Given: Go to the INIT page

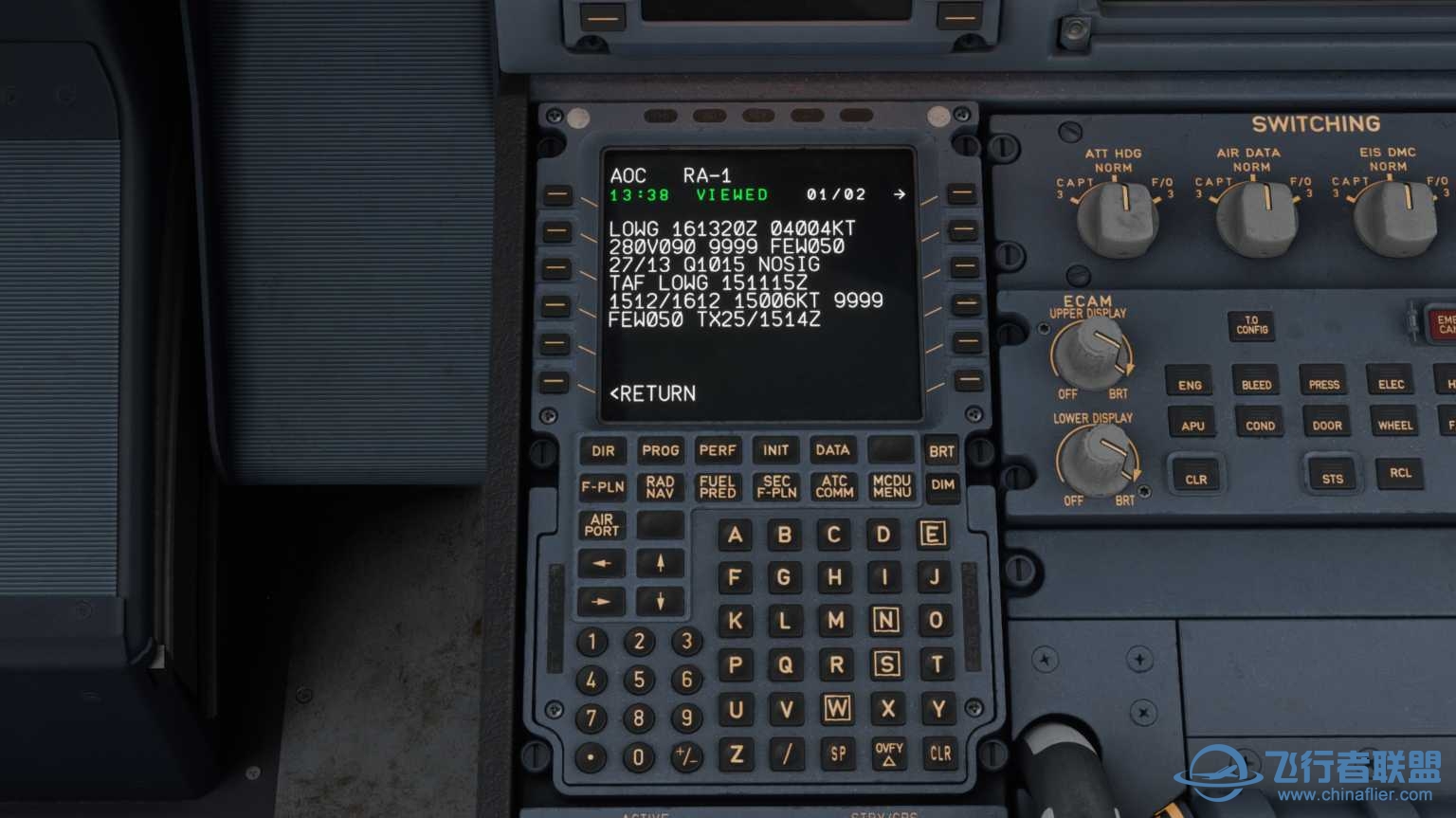Looking at the screenshot, I should tap(775, 451).
